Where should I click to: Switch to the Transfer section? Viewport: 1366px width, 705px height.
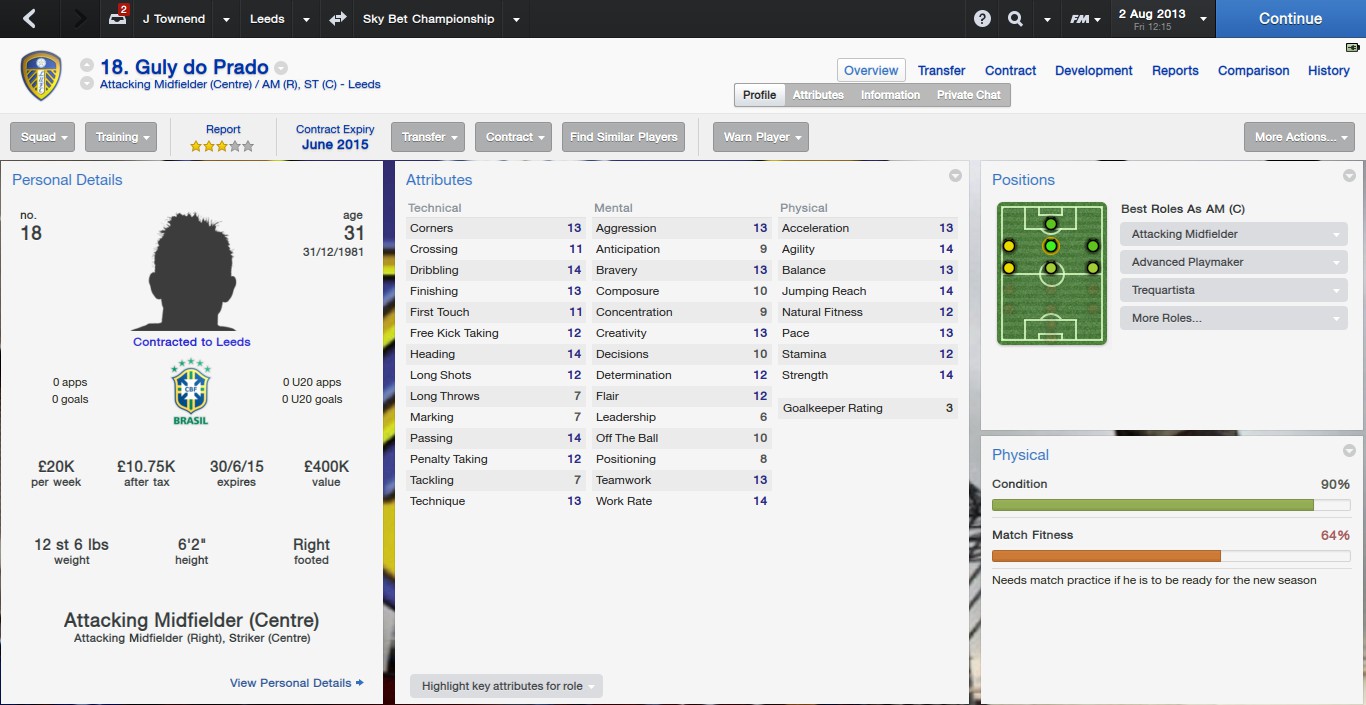[941, 71]
